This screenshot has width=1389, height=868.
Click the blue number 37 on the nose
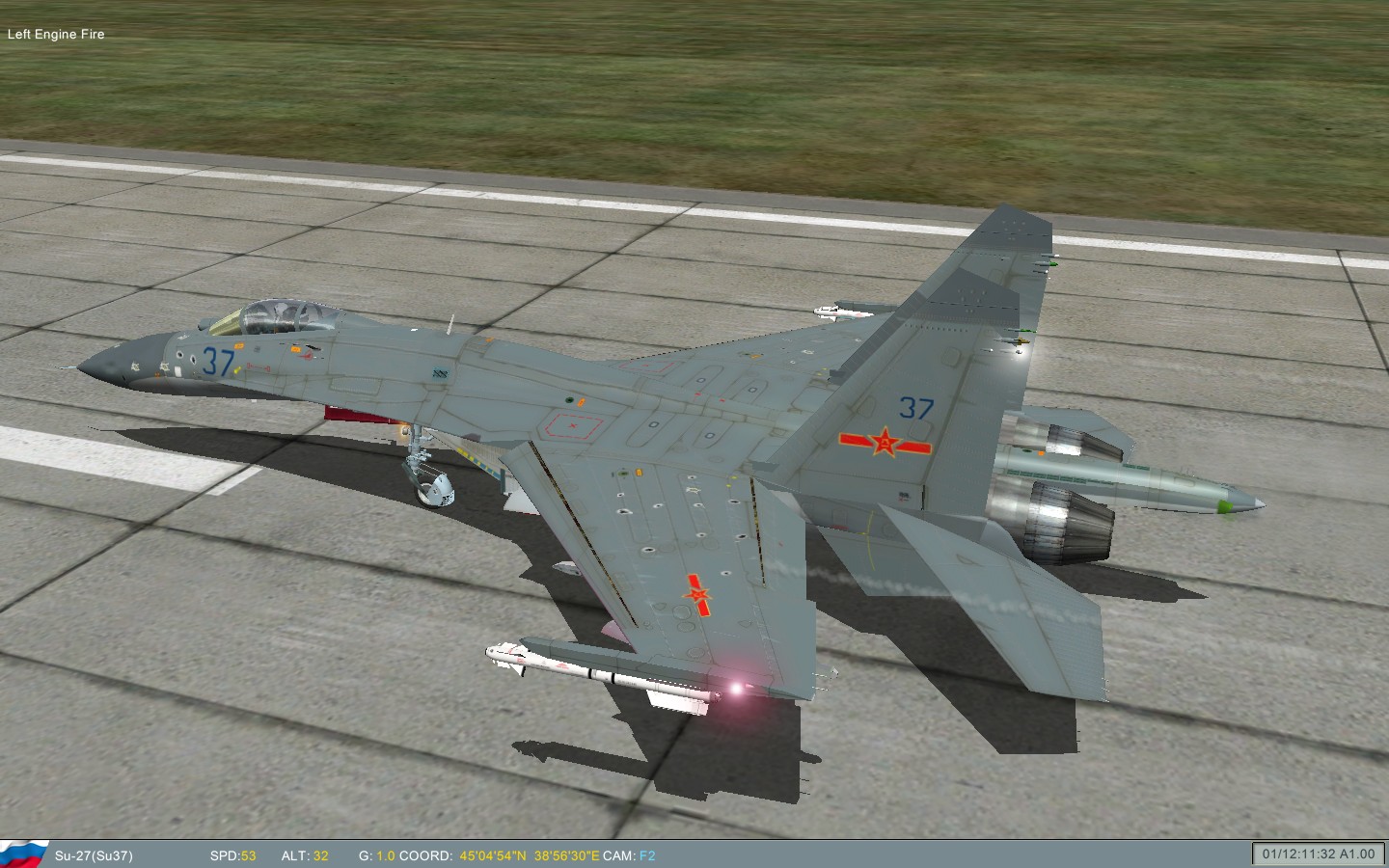(217, 362)
